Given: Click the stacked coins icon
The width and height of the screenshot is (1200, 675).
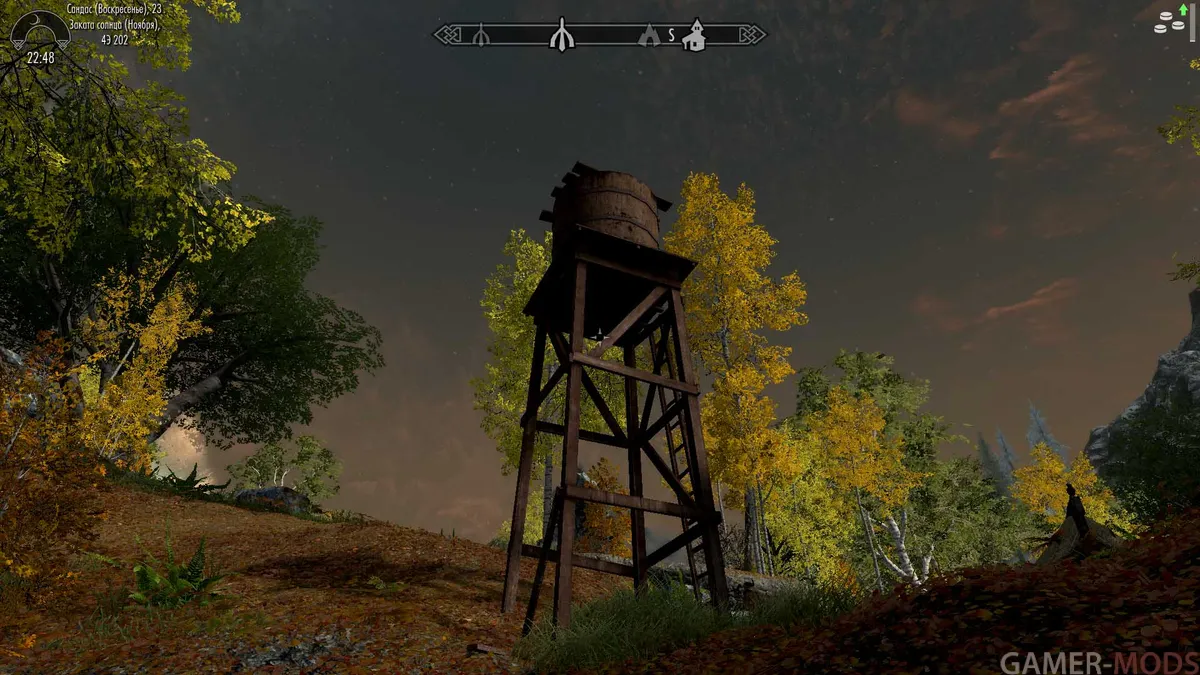Looking at the screenshot, I should pos(1167,23).
